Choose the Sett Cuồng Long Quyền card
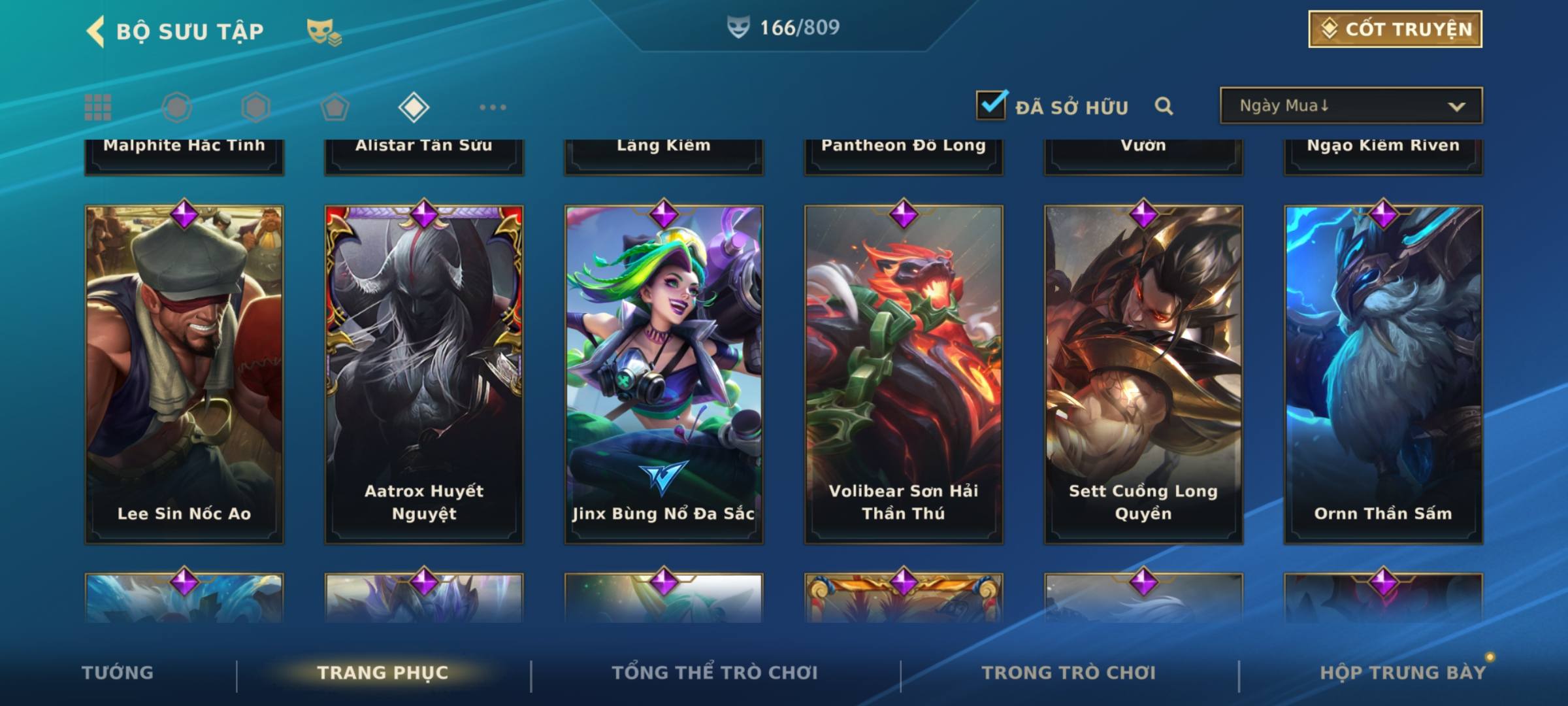The image size is (1568, 706). (1143, 374)
